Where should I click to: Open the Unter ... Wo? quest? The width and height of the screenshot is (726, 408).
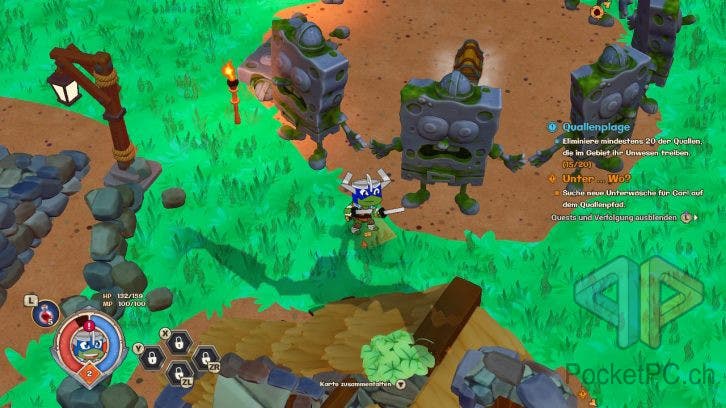(590, 177)
